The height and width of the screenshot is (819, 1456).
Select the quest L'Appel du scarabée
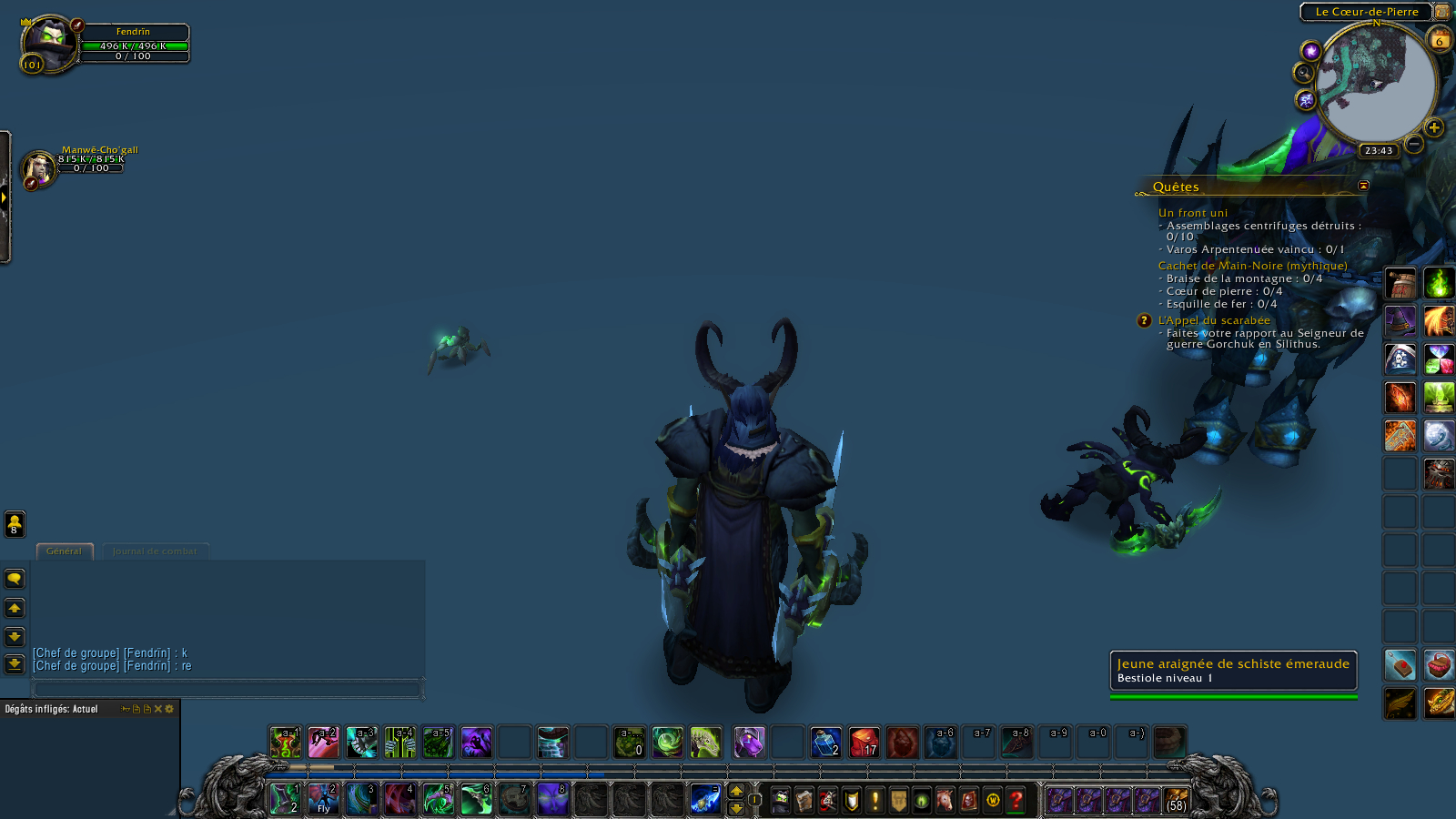[1214, 320]
